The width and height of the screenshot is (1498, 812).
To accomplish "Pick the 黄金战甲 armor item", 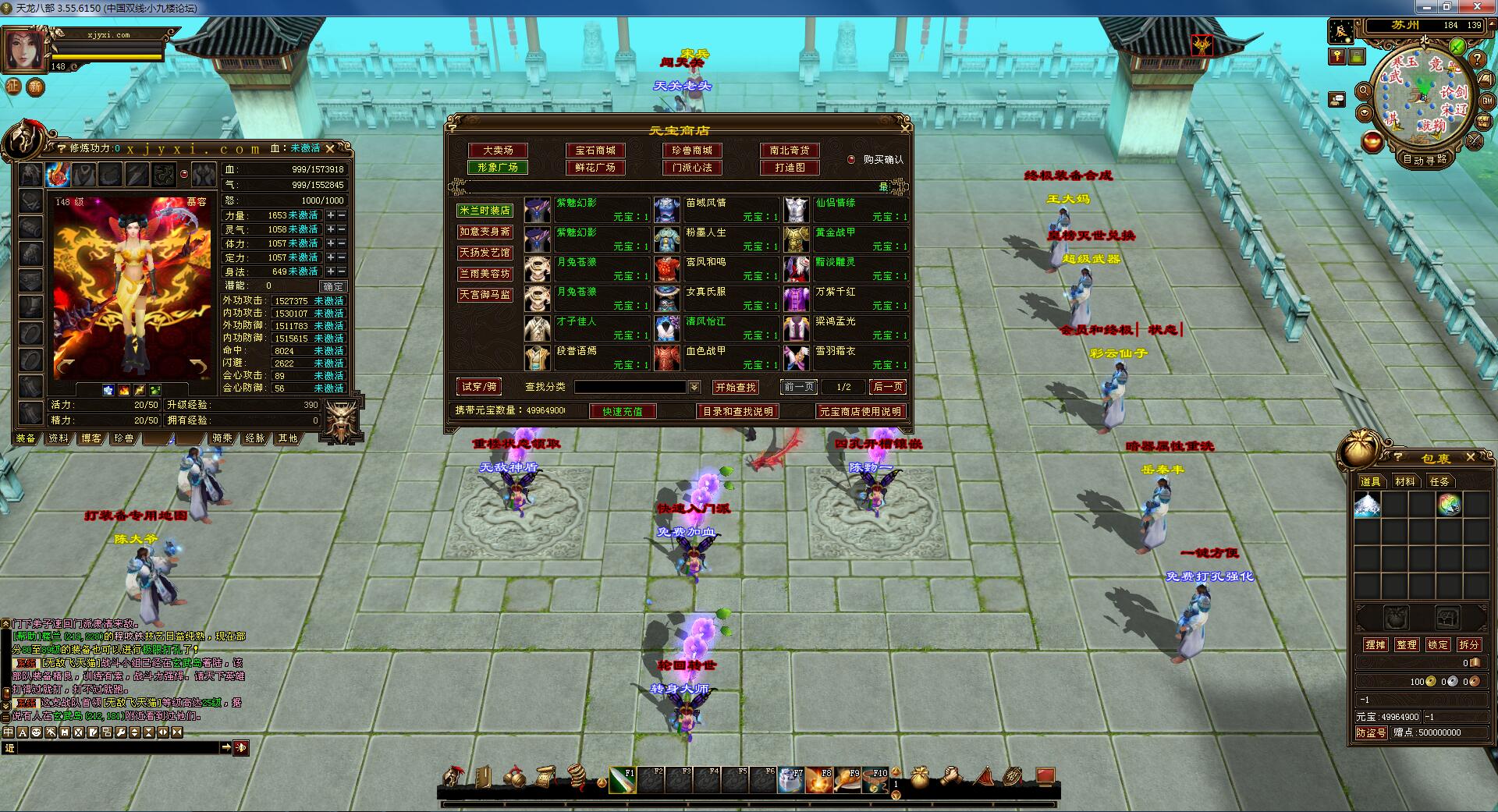I will click(x=847, y=239).
